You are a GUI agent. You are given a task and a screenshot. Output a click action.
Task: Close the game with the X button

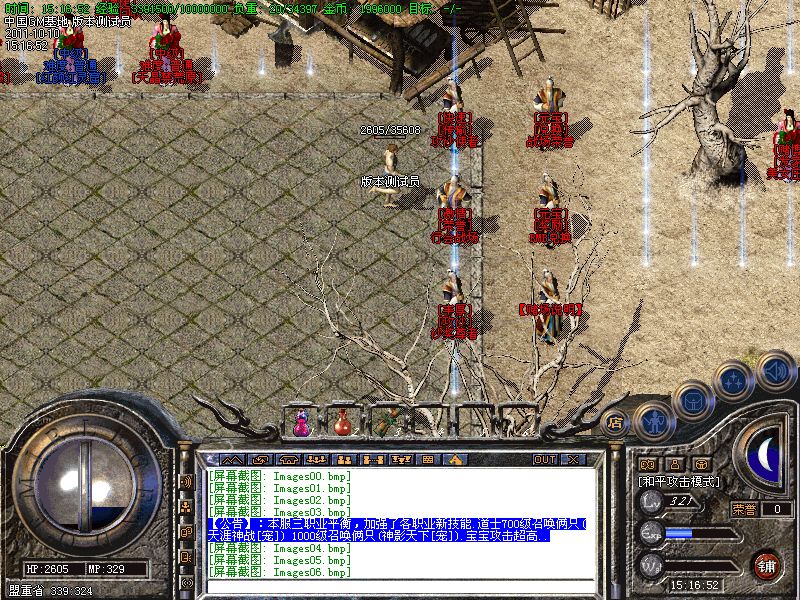click(573, 459)
